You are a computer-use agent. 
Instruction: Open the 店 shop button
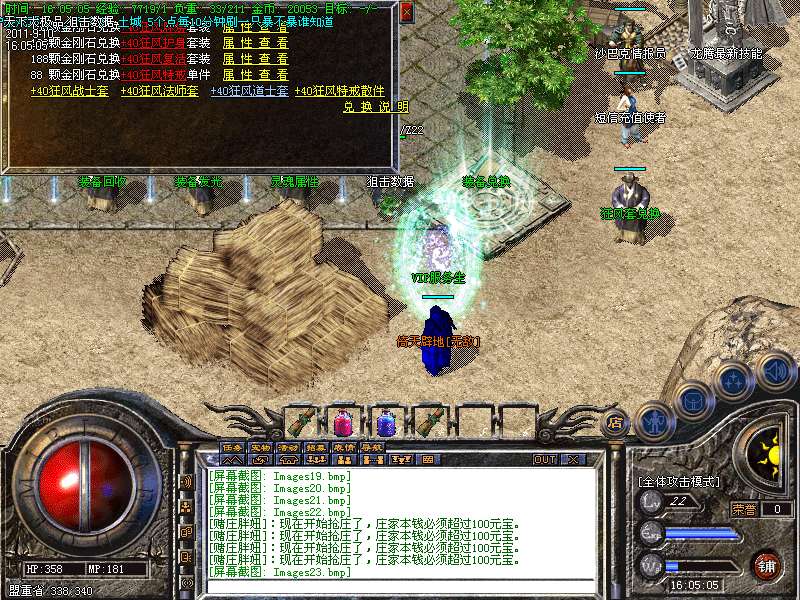616,422
